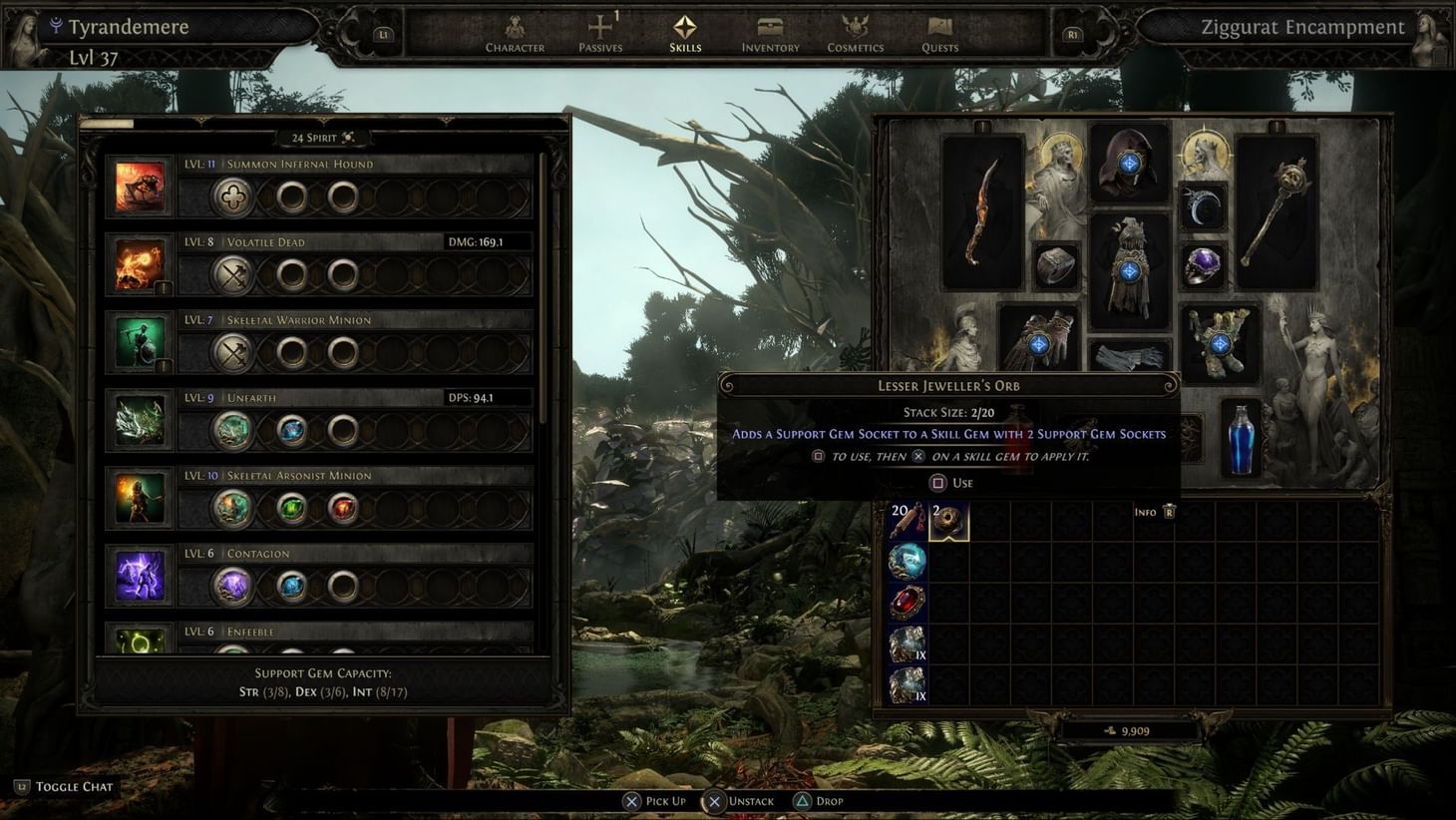1456x820 pixels.
Task: Click an empty support socket on Summon Infernal Hound
Action: coord(292,197)
